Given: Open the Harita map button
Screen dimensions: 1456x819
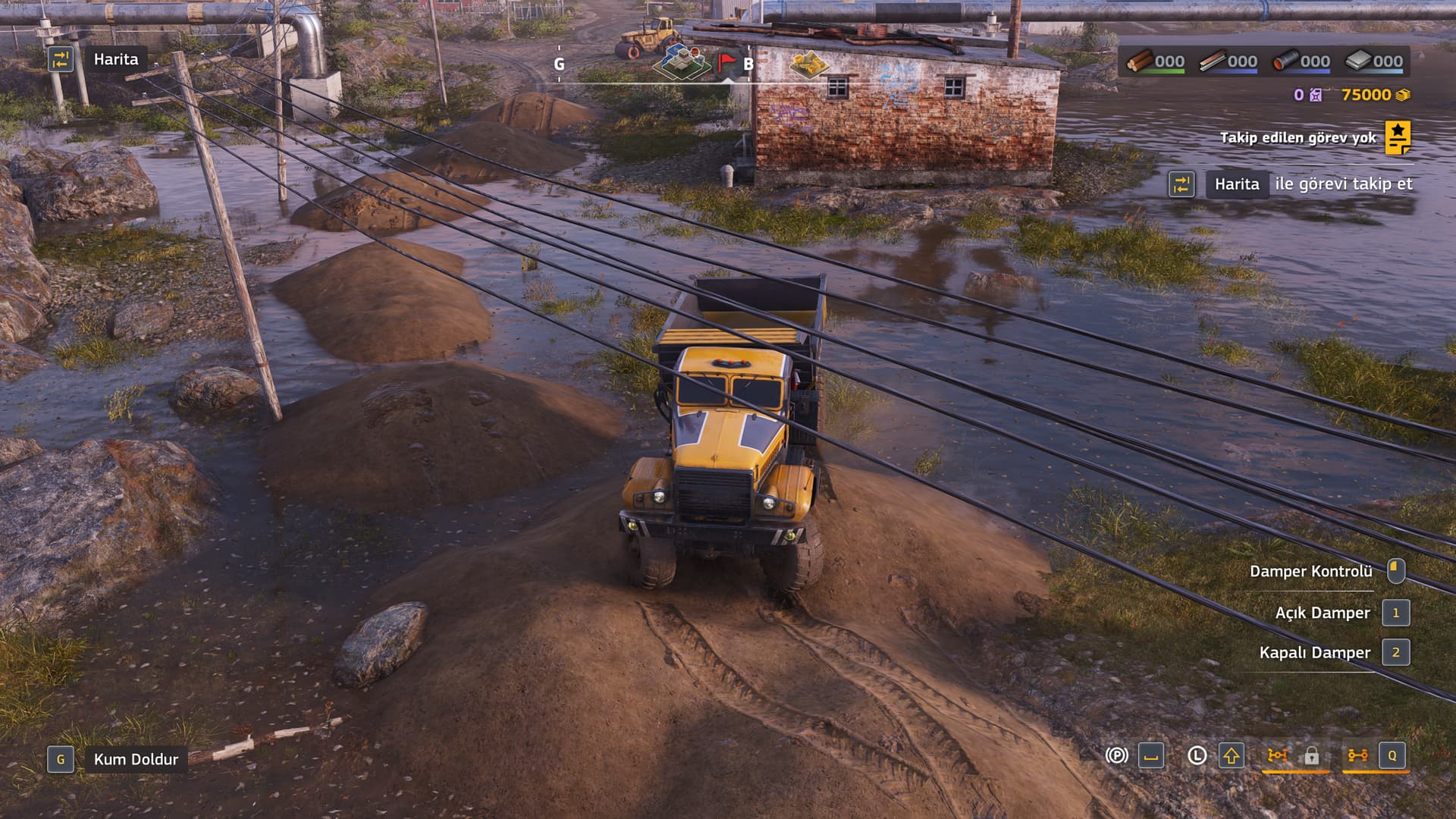Looking at the screenshot, I should pos(115,59).
